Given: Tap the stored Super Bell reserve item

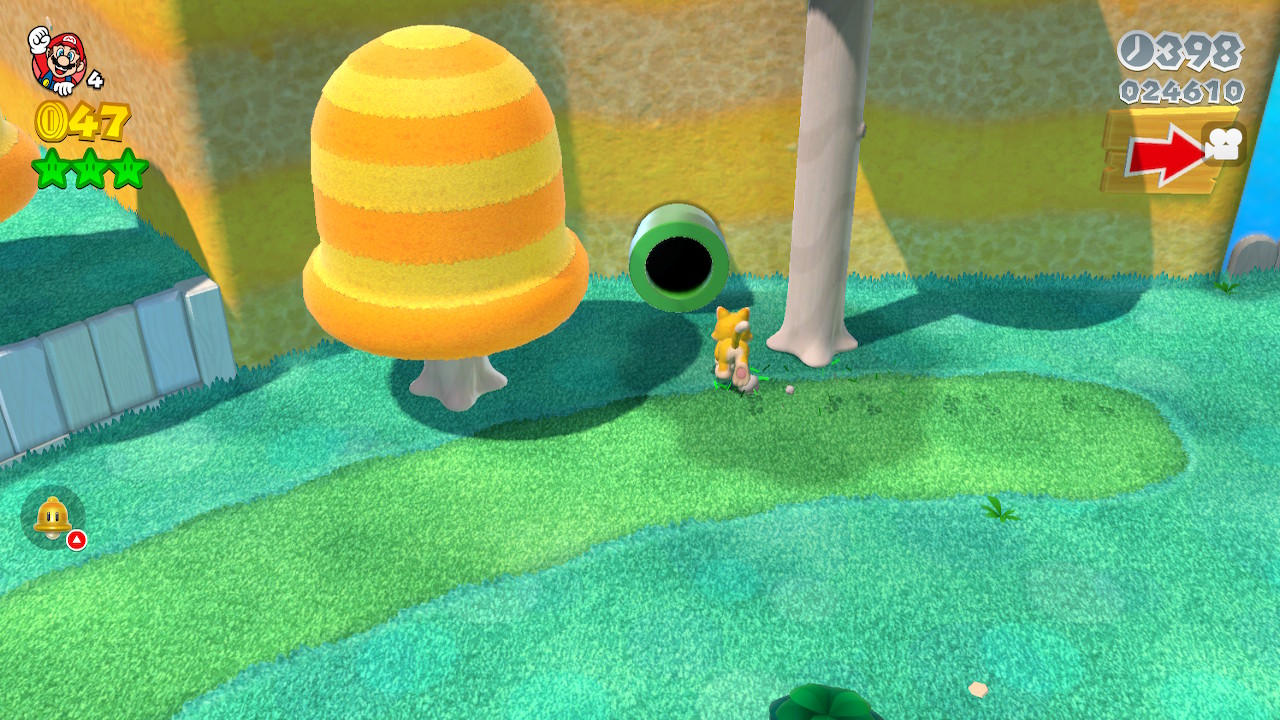Looking at the screenshot, I should 52,516.
